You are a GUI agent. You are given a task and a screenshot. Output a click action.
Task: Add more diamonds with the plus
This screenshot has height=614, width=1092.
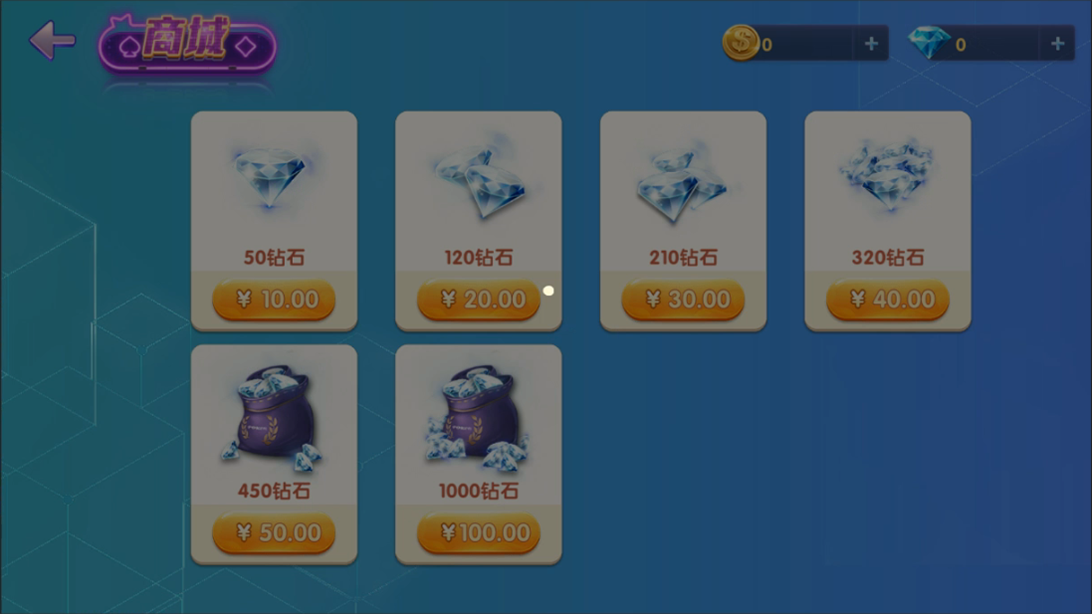(x=1057, y=43)
